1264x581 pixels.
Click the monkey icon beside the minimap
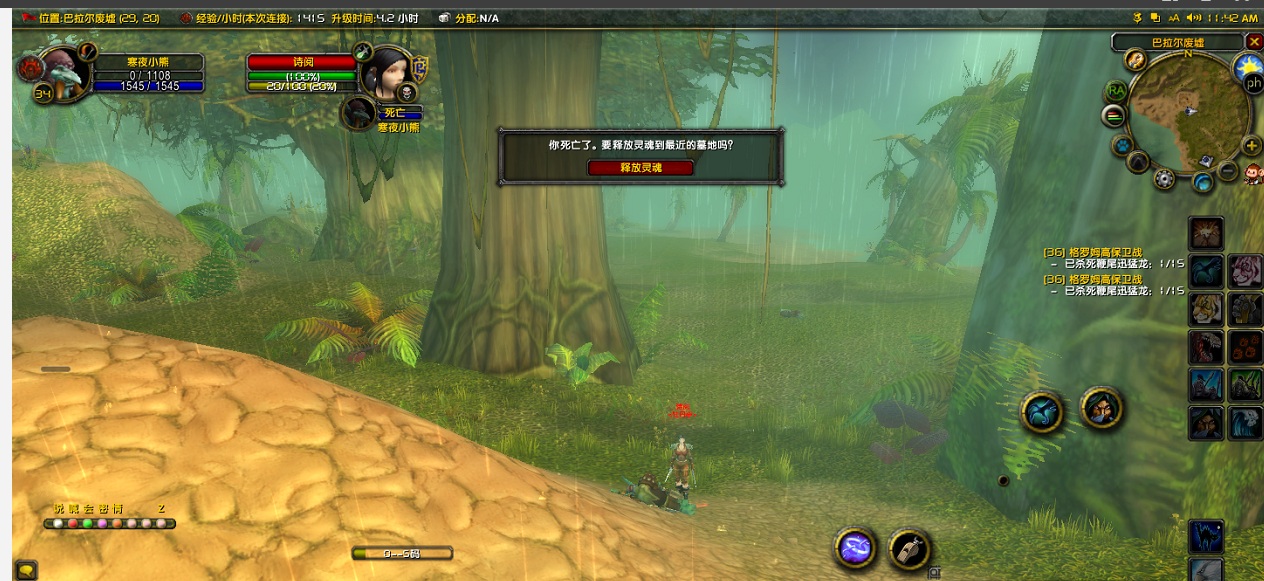[x=1254, y=174]
